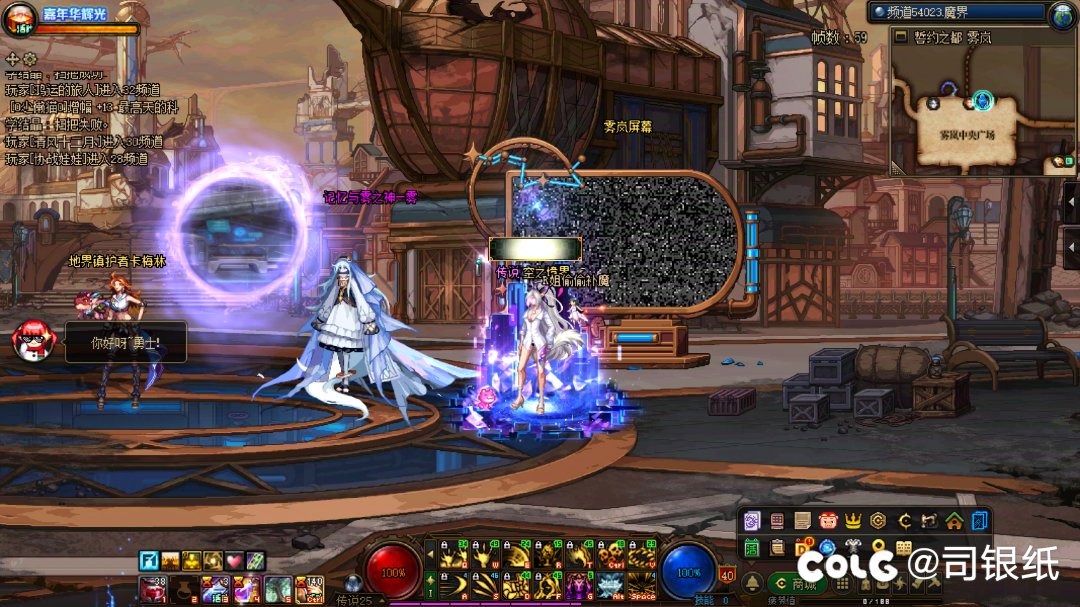The height and width of the screenshot is (607, 1080).
Task: Open the green 活 calendar icon
Action: tap(750, 547)
